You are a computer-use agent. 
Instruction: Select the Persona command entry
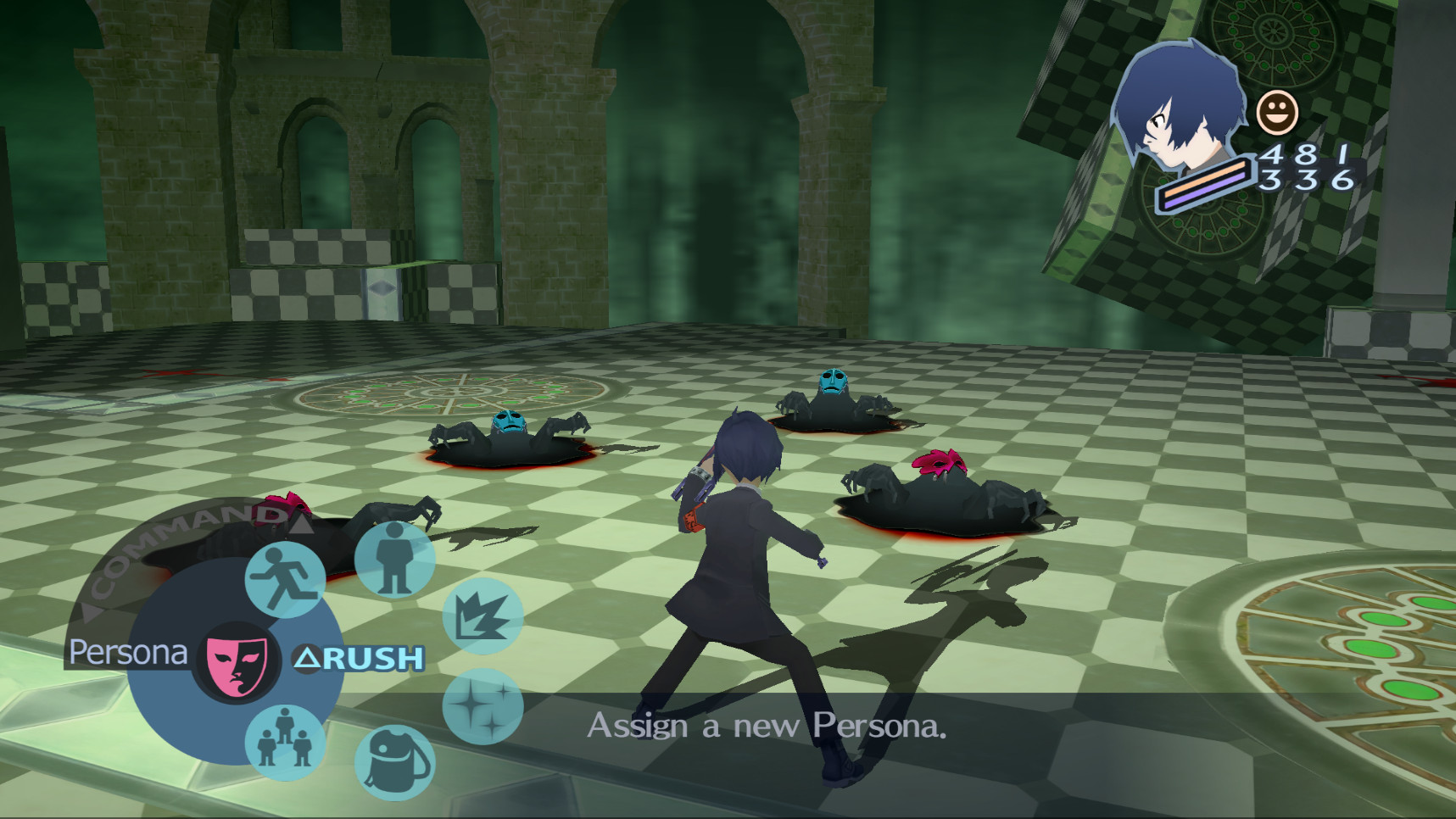click(x=129, y=653)
